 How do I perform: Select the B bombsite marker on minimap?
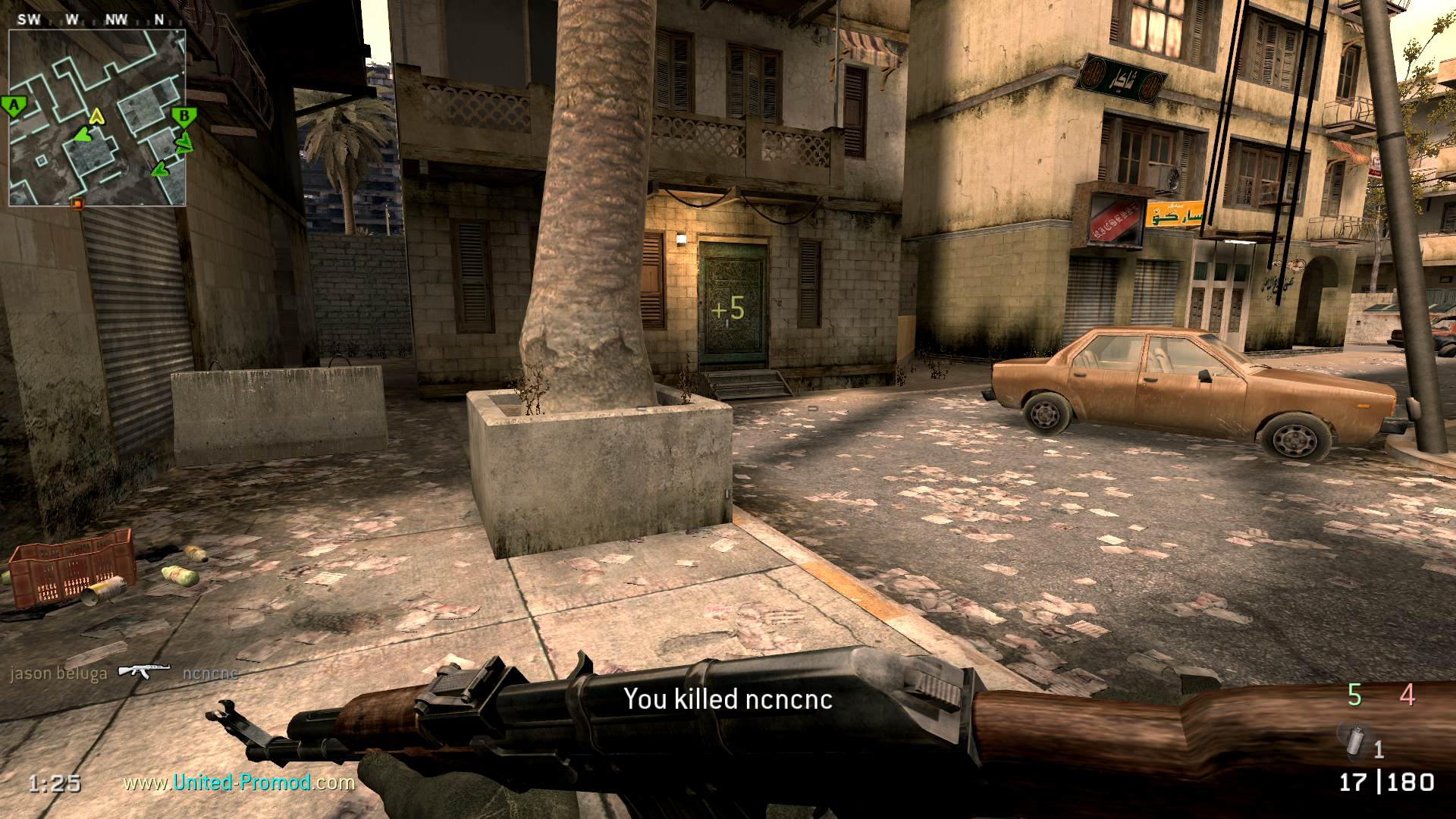coord(184,117)
